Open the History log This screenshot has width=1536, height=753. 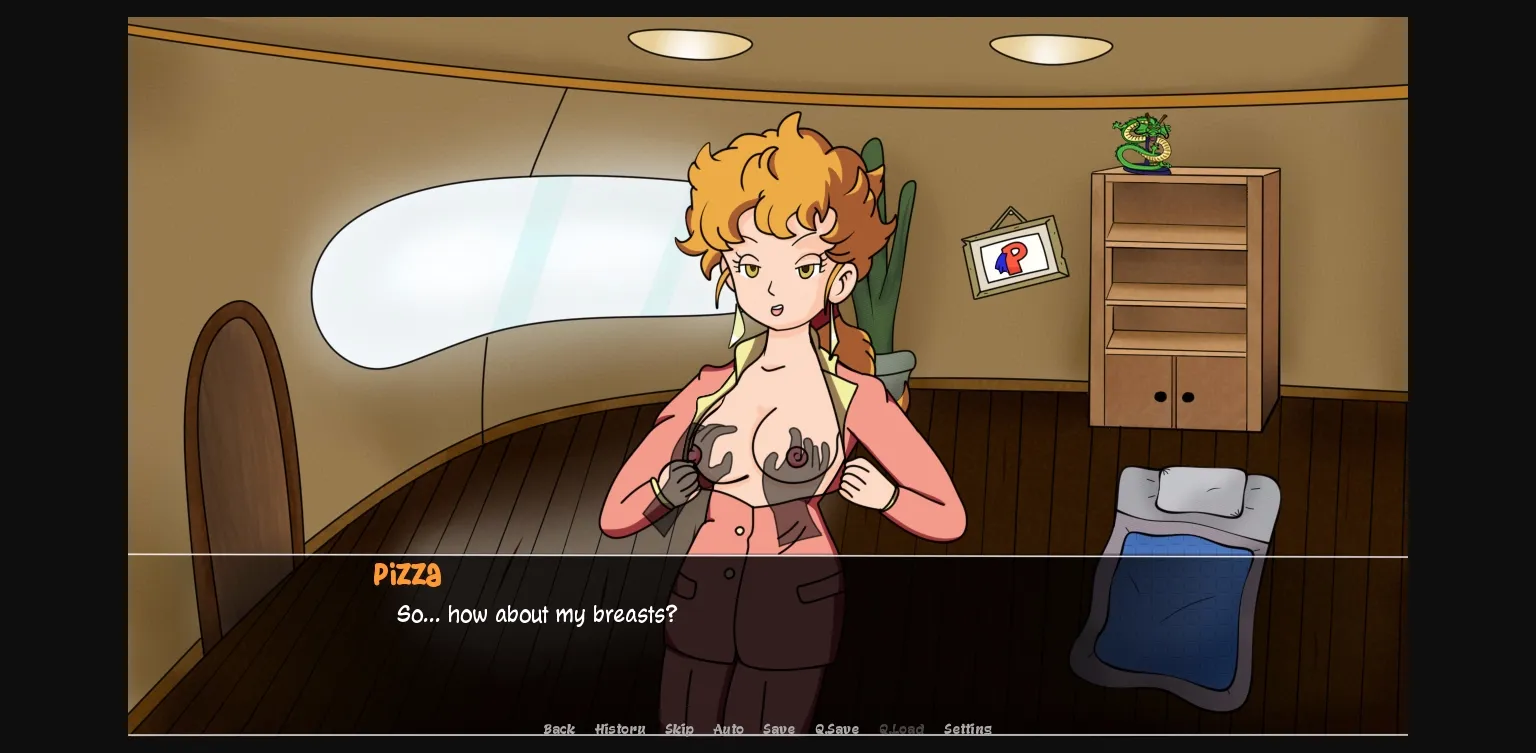[620, 729]
